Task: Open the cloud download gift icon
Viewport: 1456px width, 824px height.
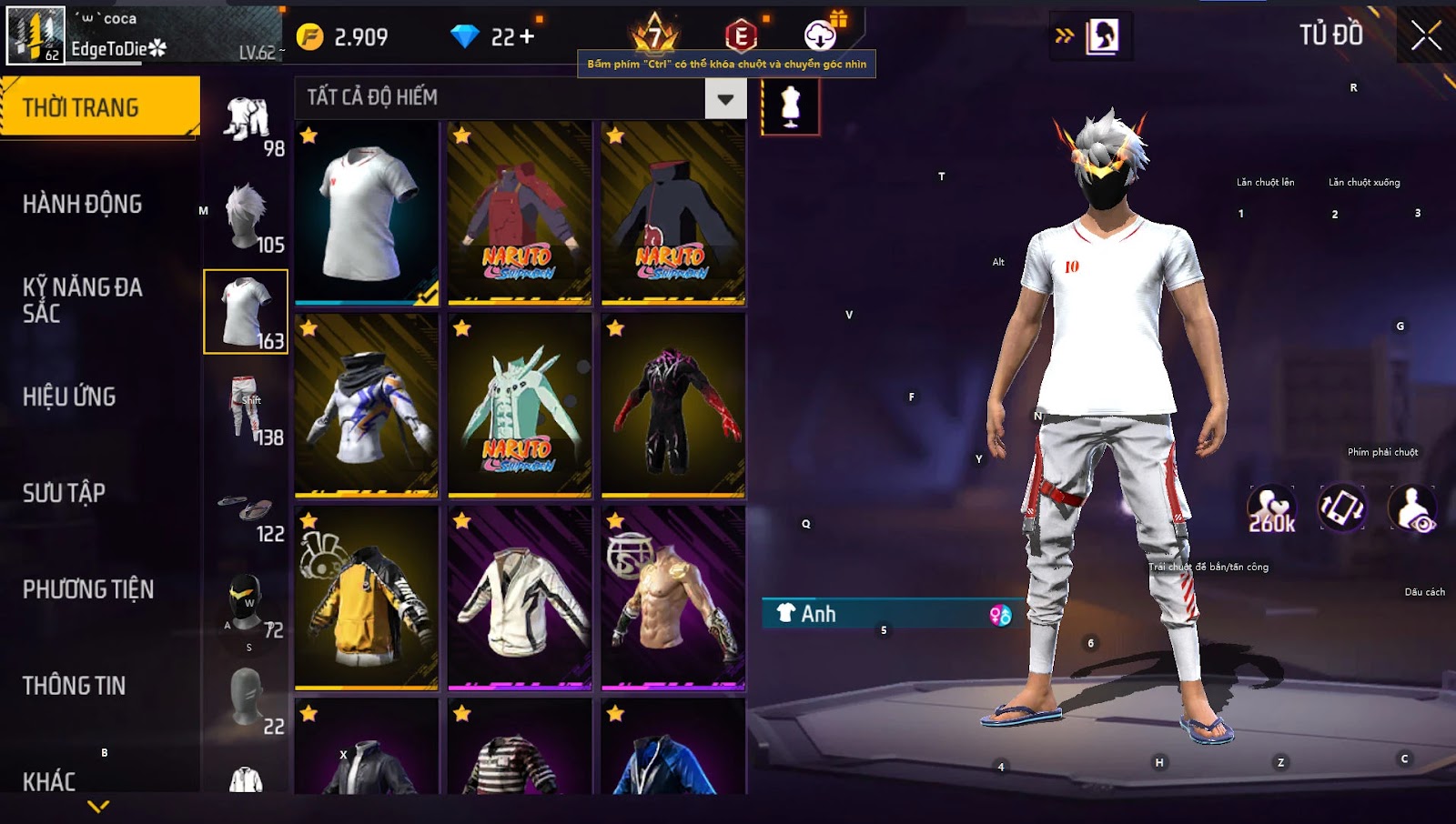Action: 821,35
